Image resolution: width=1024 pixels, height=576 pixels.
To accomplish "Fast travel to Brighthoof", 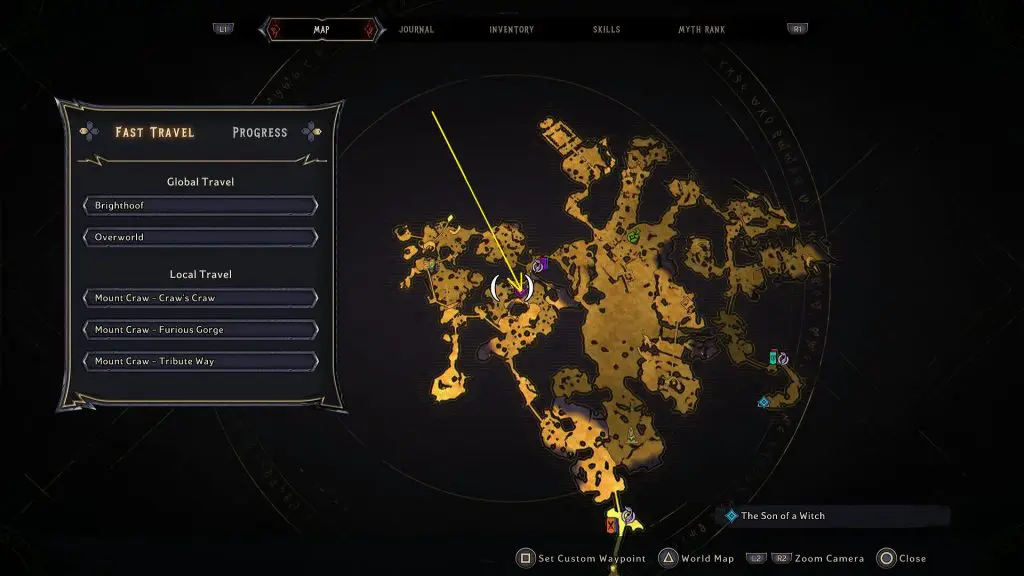I will (x=201, y=206).
